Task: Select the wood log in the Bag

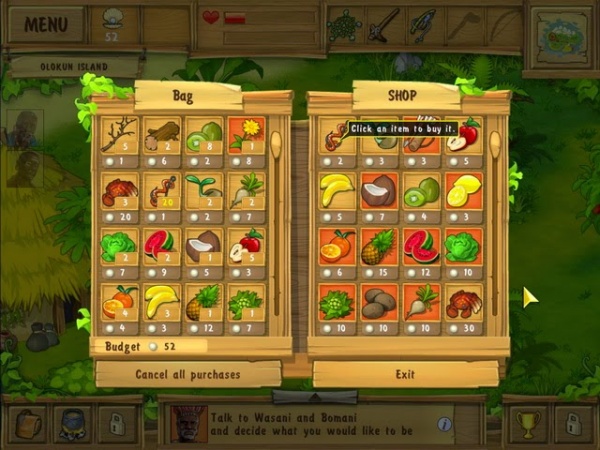Action: pyautogui.click(x=162, y=134)
